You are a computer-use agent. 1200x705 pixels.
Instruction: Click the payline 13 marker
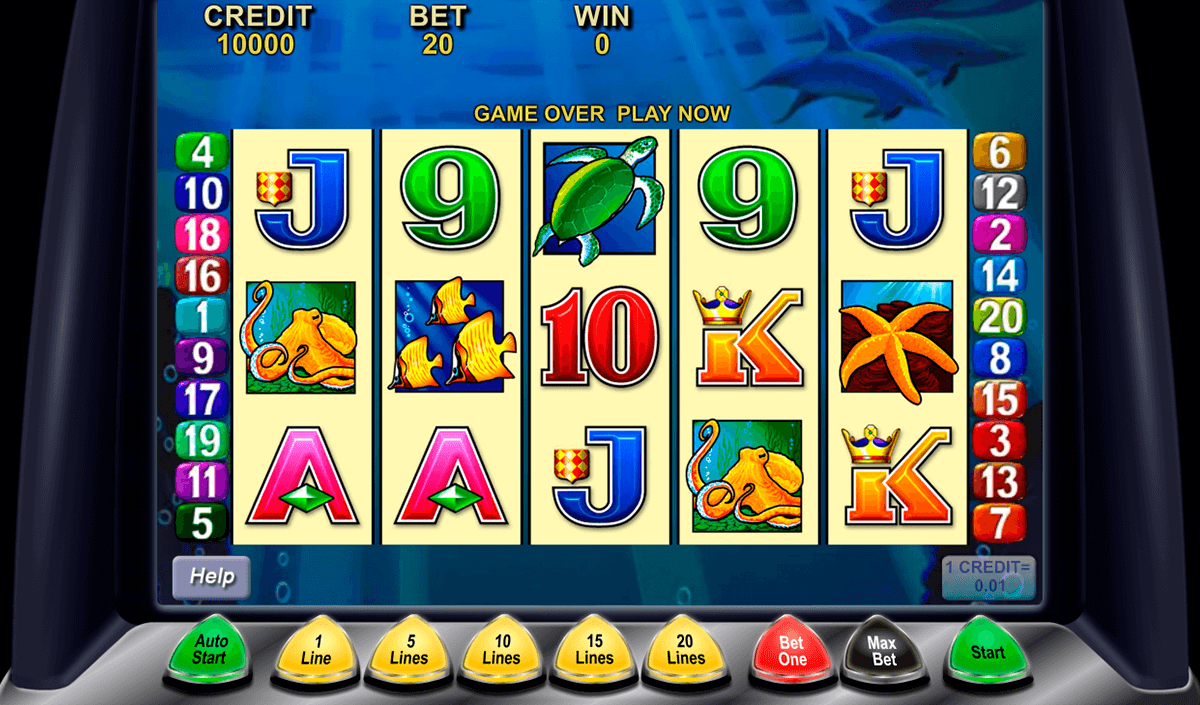click(x=999, y=481)
